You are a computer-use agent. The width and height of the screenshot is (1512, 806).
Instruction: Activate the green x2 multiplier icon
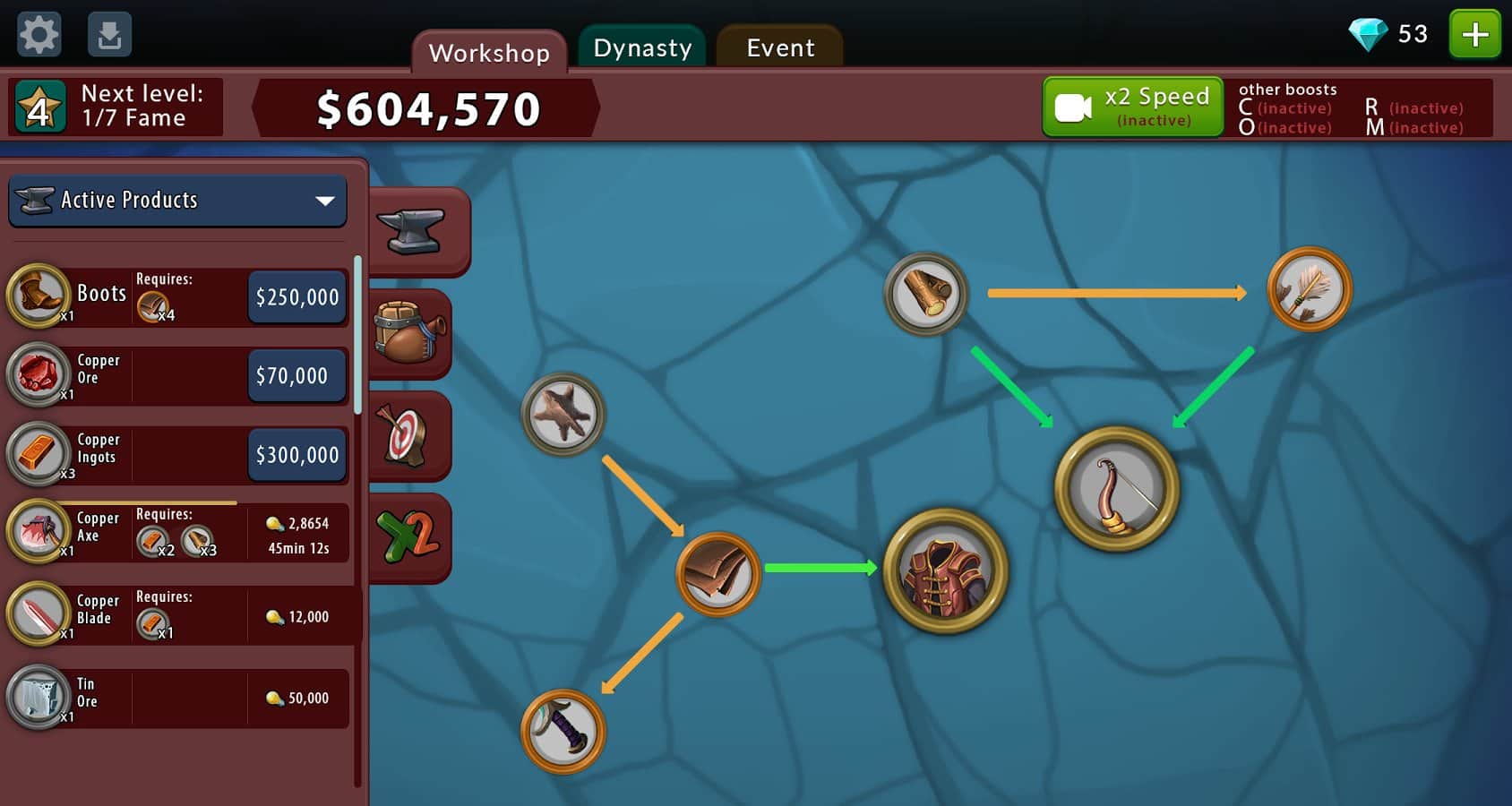coord(413,537)
